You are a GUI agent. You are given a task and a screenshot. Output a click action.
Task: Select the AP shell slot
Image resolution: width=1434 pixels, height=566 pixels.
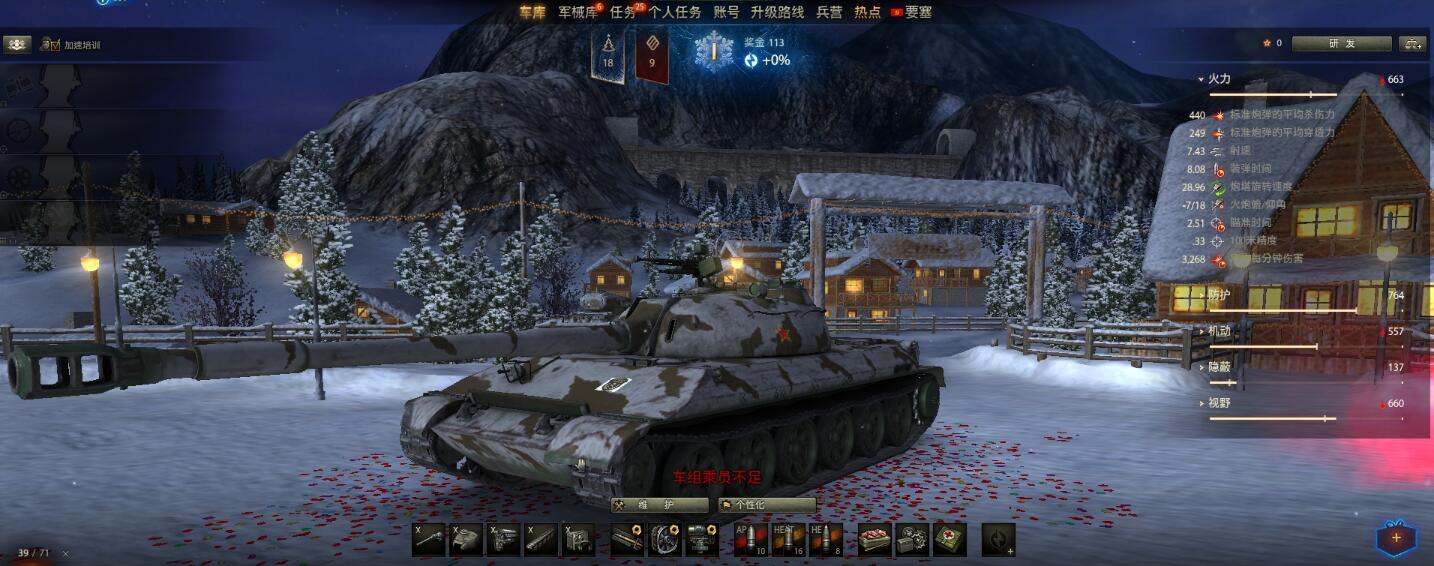pyautogui.click(x=750, y=539)
